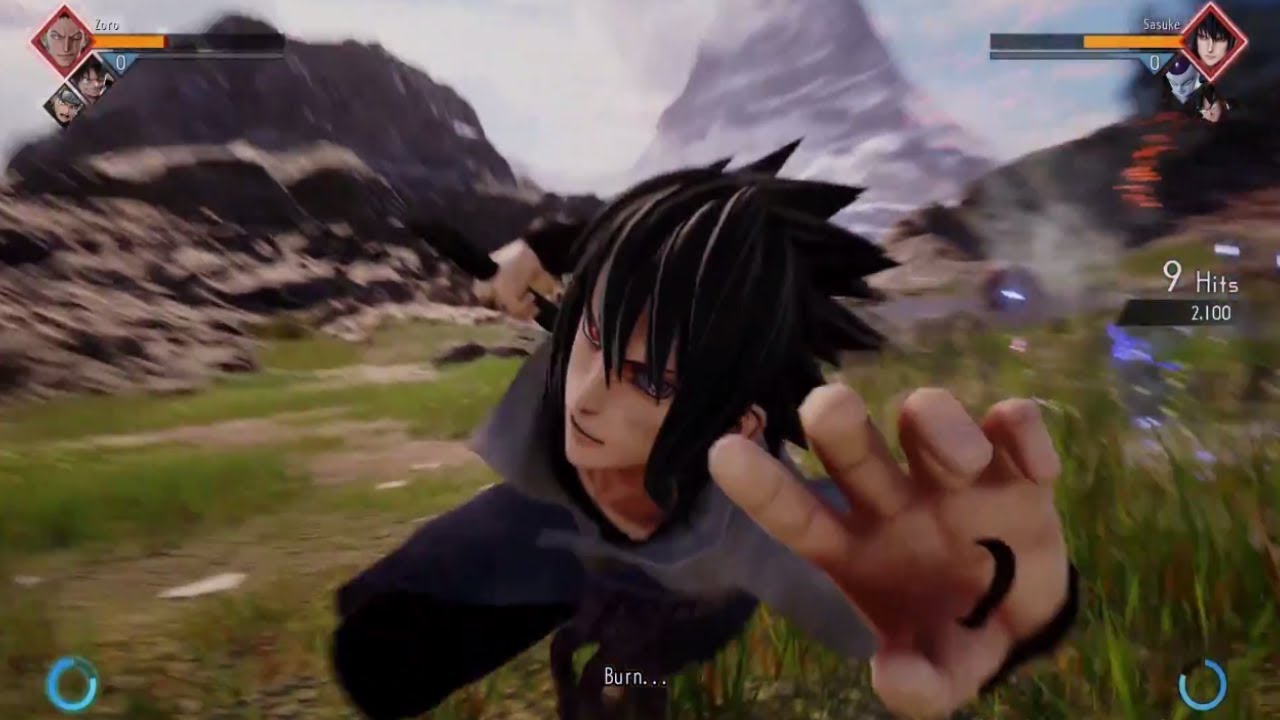Viewport: 1280px width, 720px height.
Task: Select Sasuke's red diamond portrait
Action: tap(1213, 41)
